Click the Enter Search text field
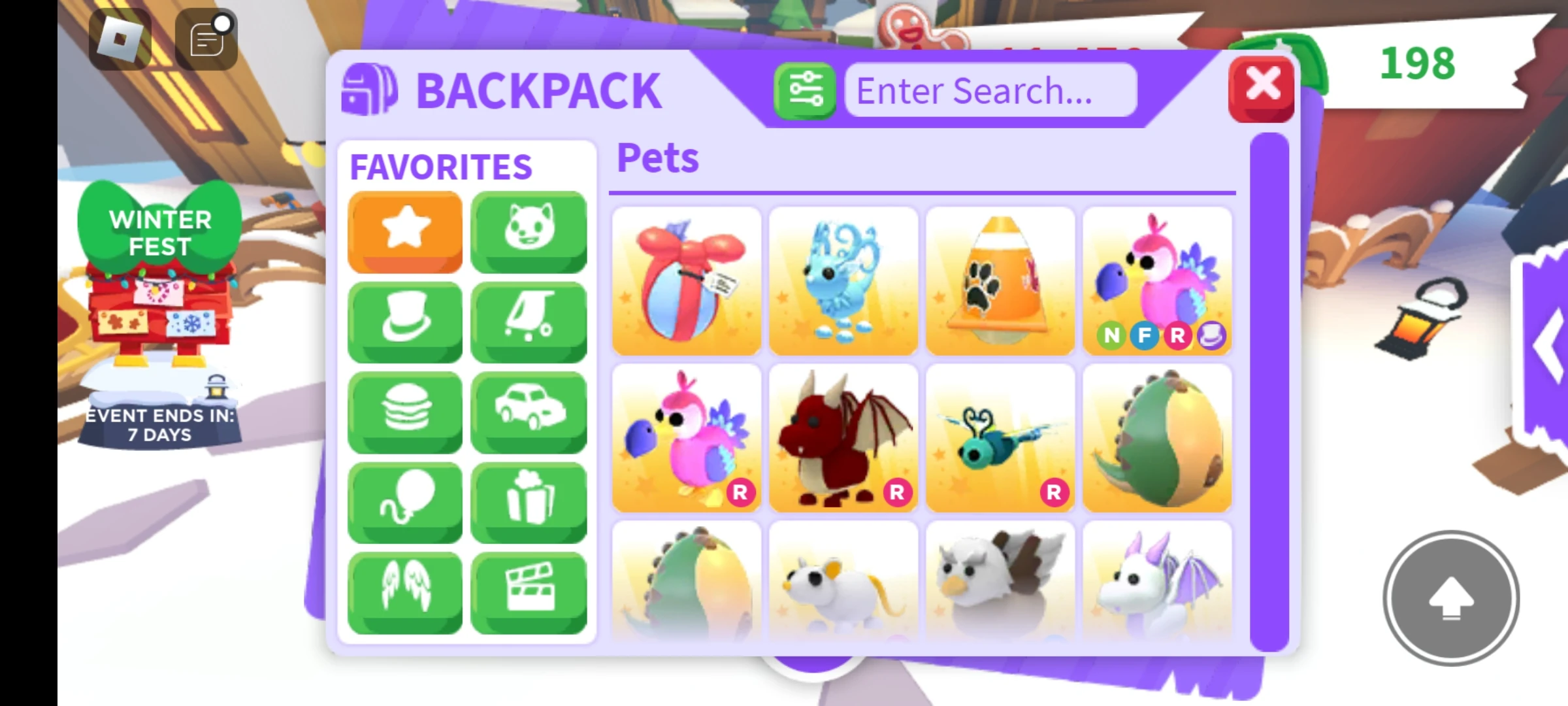This screenshot has height=706, width=1568. 990,90
